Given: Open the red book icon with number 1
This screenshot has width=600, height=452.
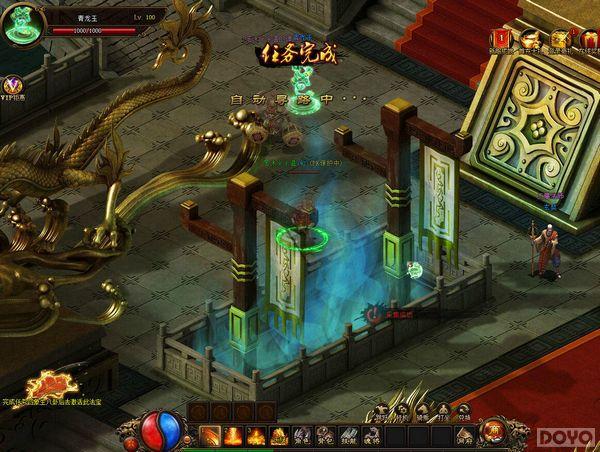Looking at the screenshot, I should pos(500,36).
